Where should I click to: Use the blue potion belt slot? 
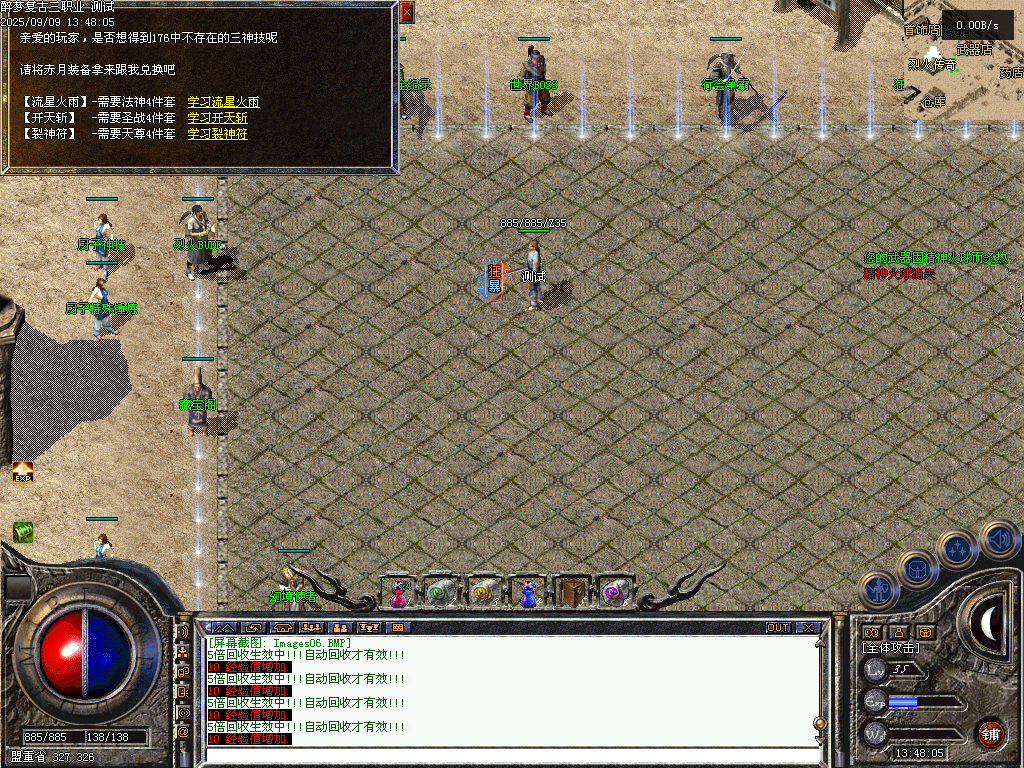526,593
